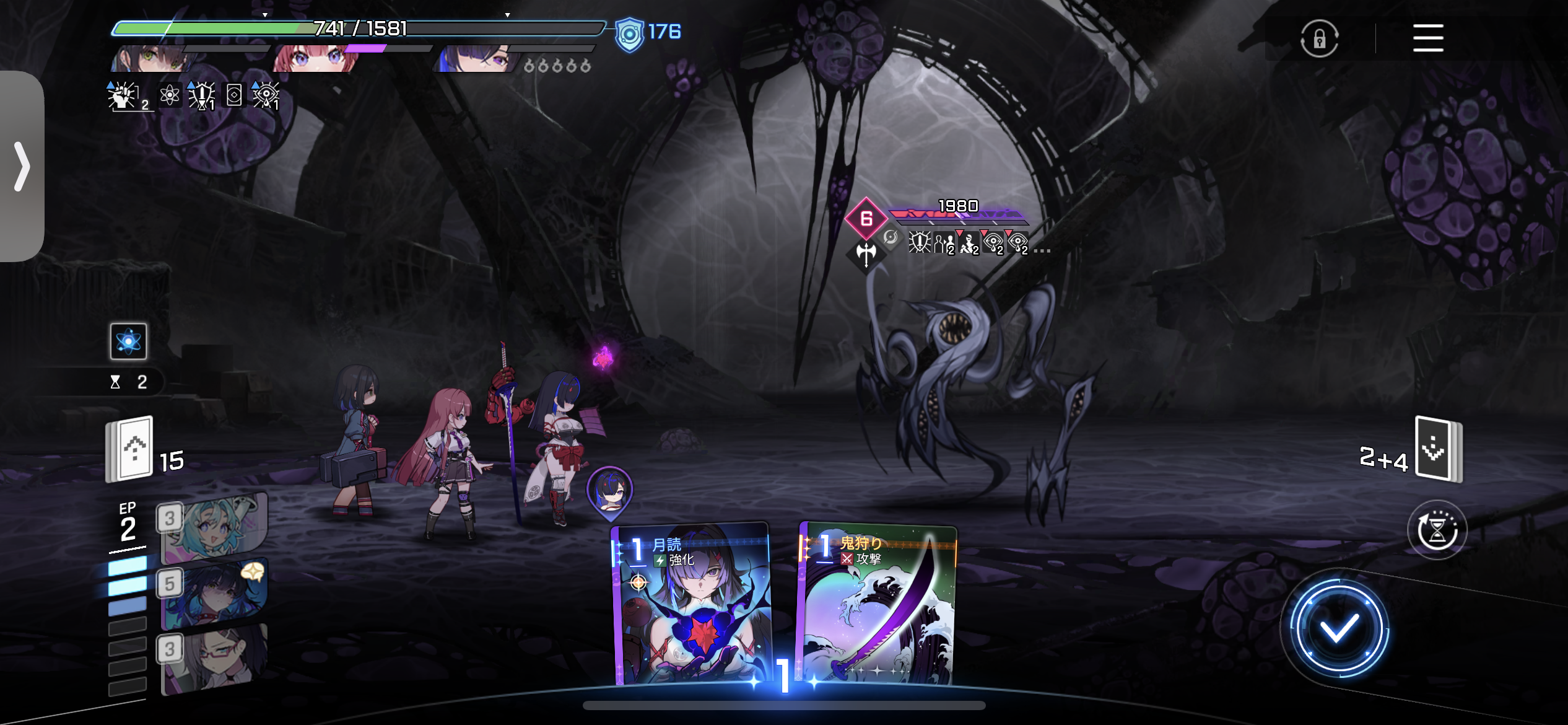
Task: Confirm the turn with the checkmark button
Action: point(1338,630)
